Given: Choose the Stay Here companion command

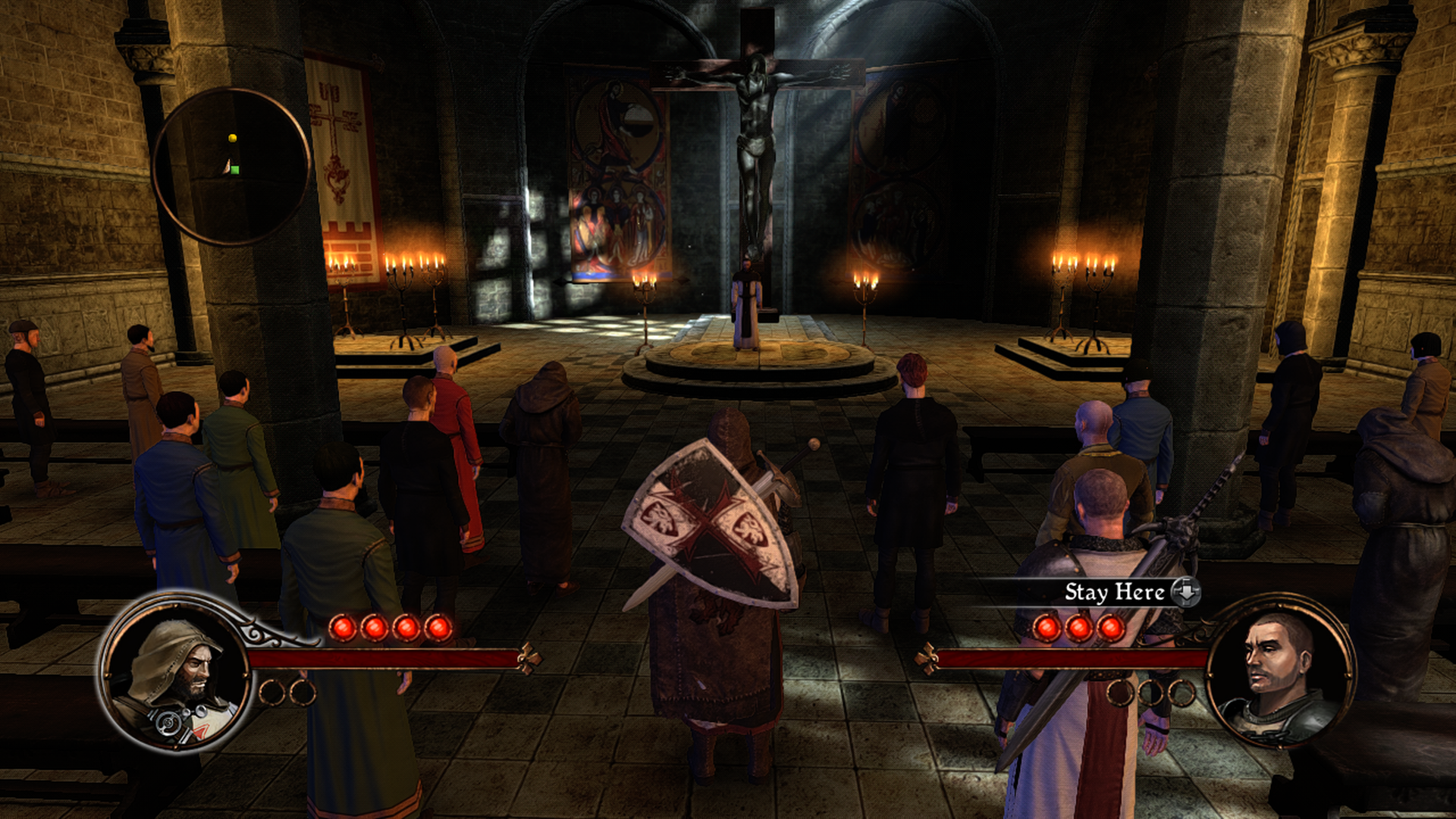Looking at the screenshot, I should click(1113, 592).
